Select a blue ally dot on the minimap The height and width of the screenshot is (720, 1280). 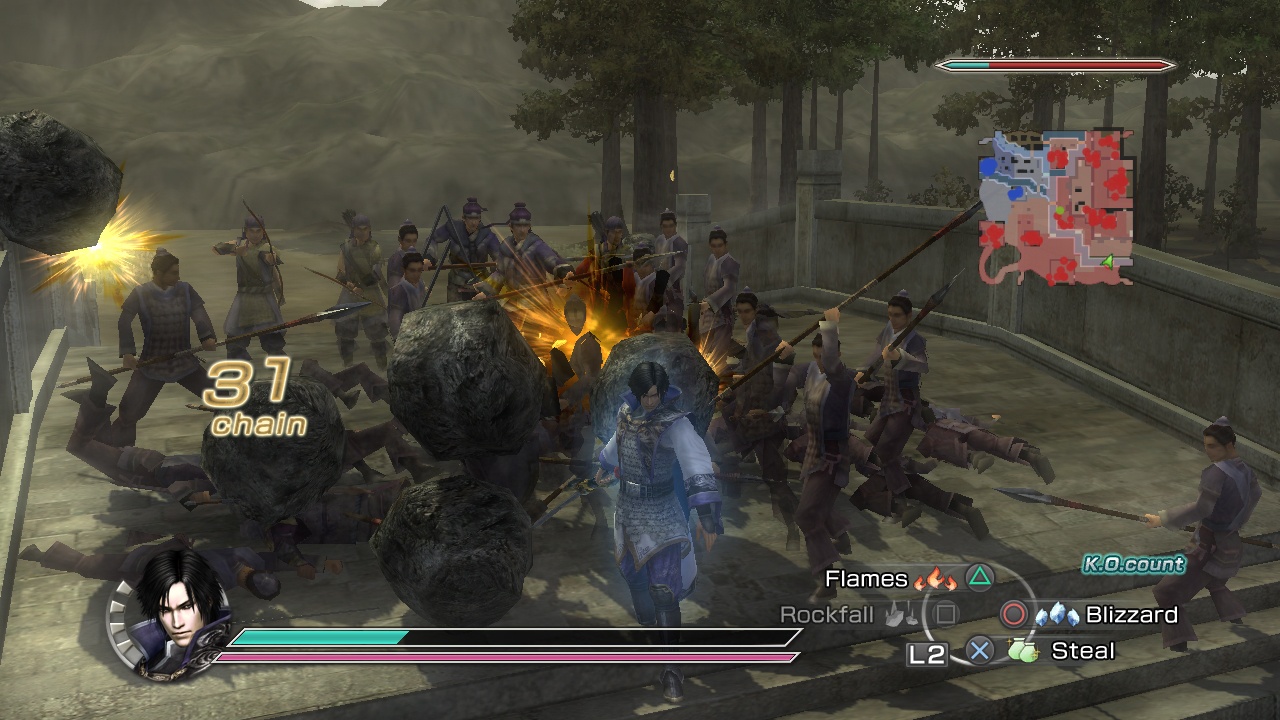click(x=987, y=166)
